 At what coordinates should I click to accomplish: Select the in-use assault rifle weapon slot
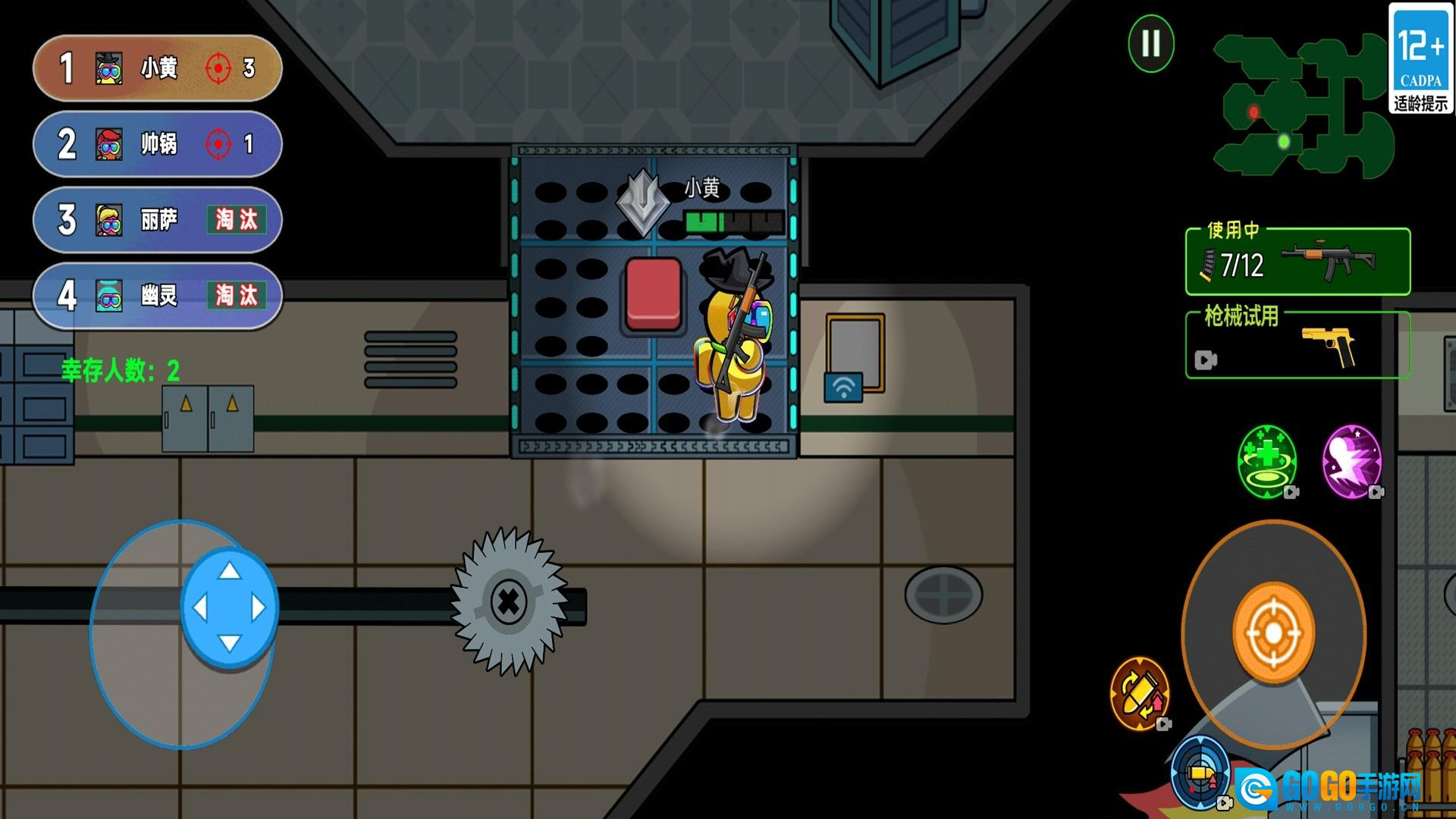[1298, 262]
